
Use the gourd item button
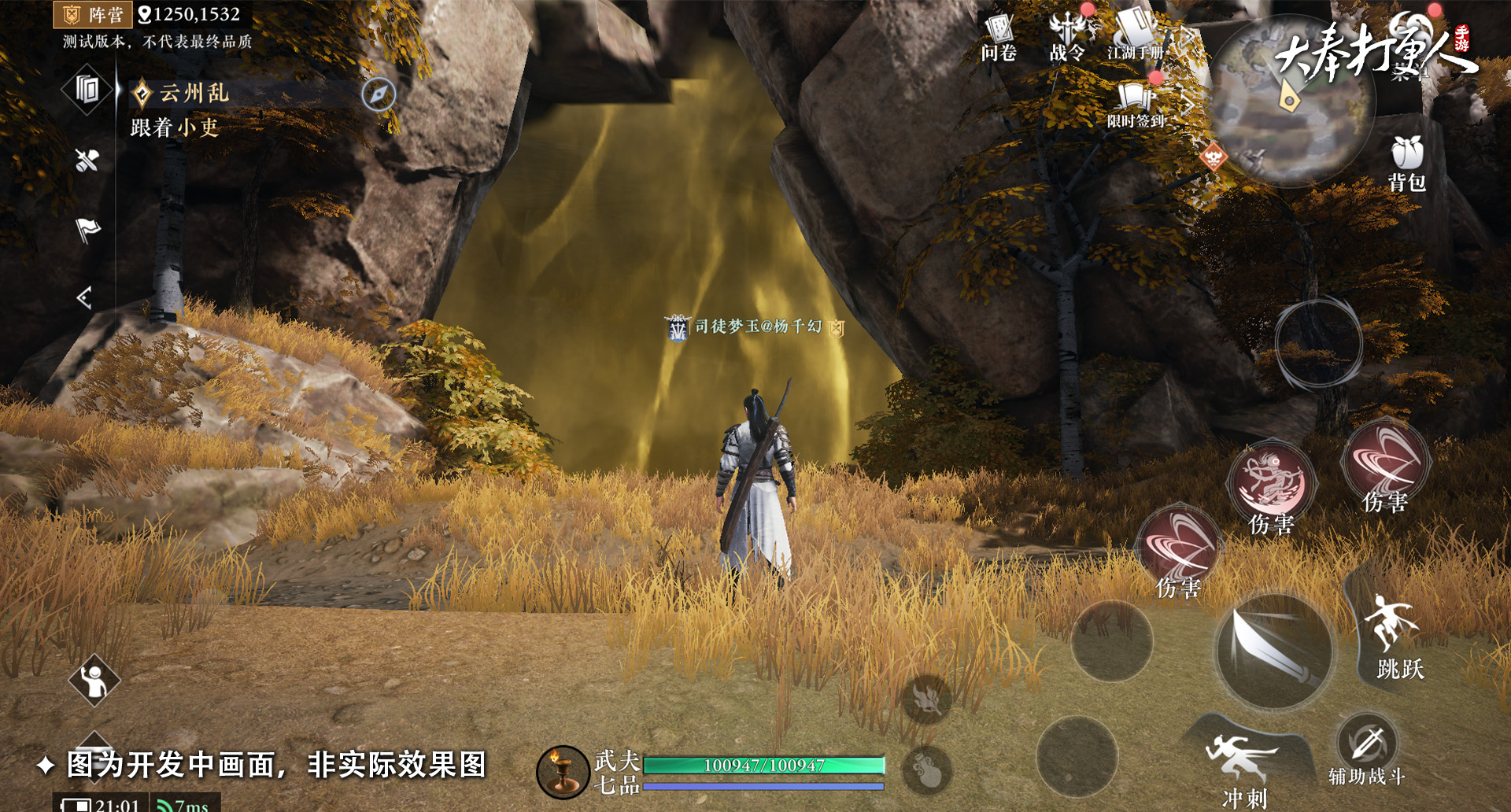pyautogui.click(x=929, y=771)
